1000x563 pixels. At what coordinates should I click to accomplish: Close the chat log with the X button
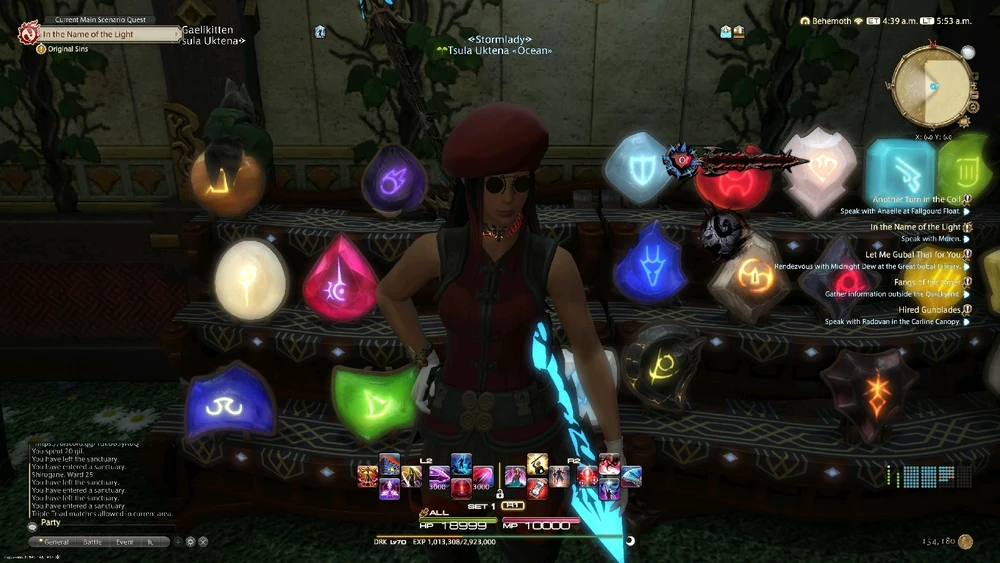pyautogui.click(x=203, y=541)
